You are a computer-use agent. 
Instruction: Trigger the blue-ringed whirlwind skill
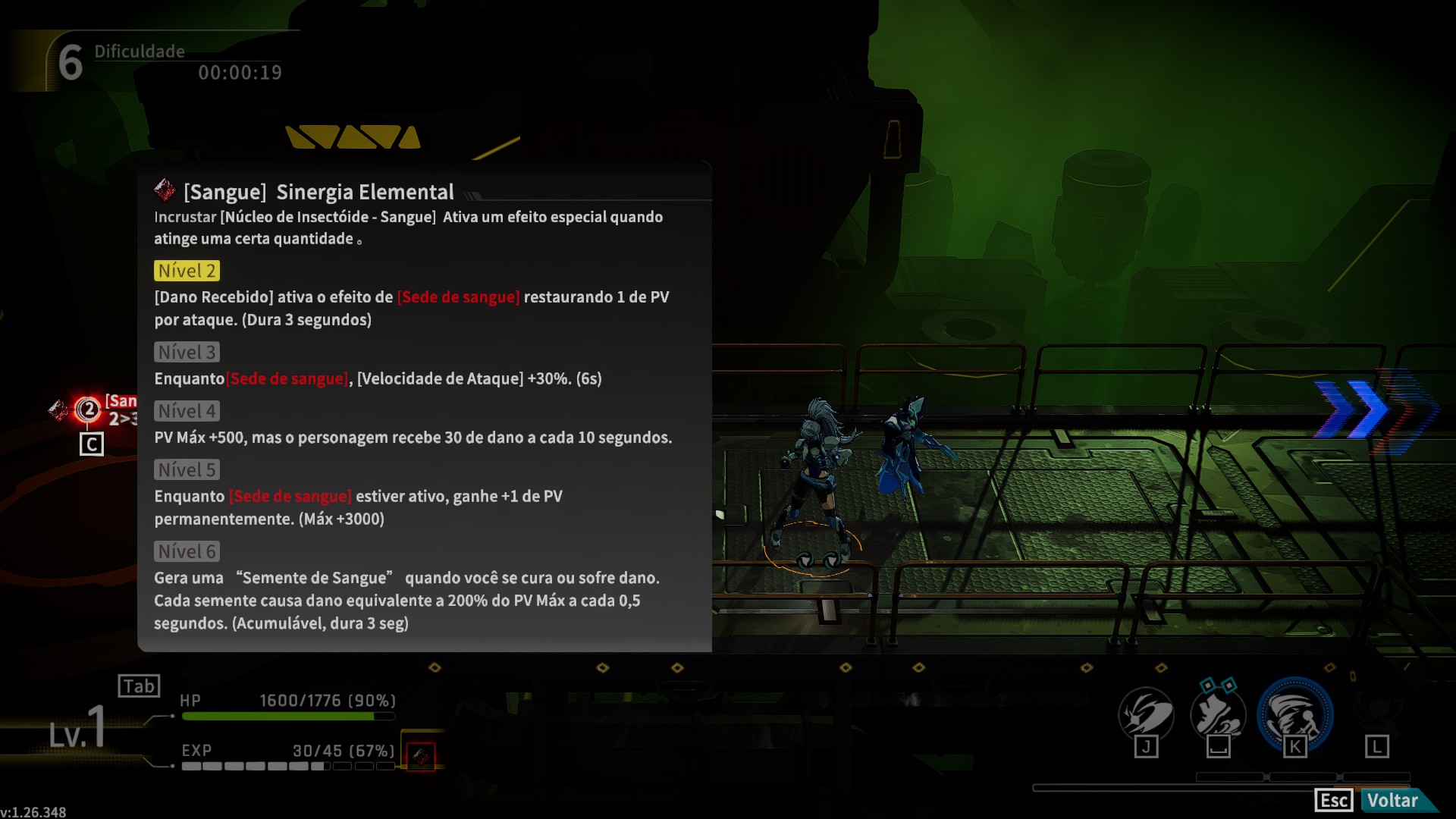point(1294,715)
